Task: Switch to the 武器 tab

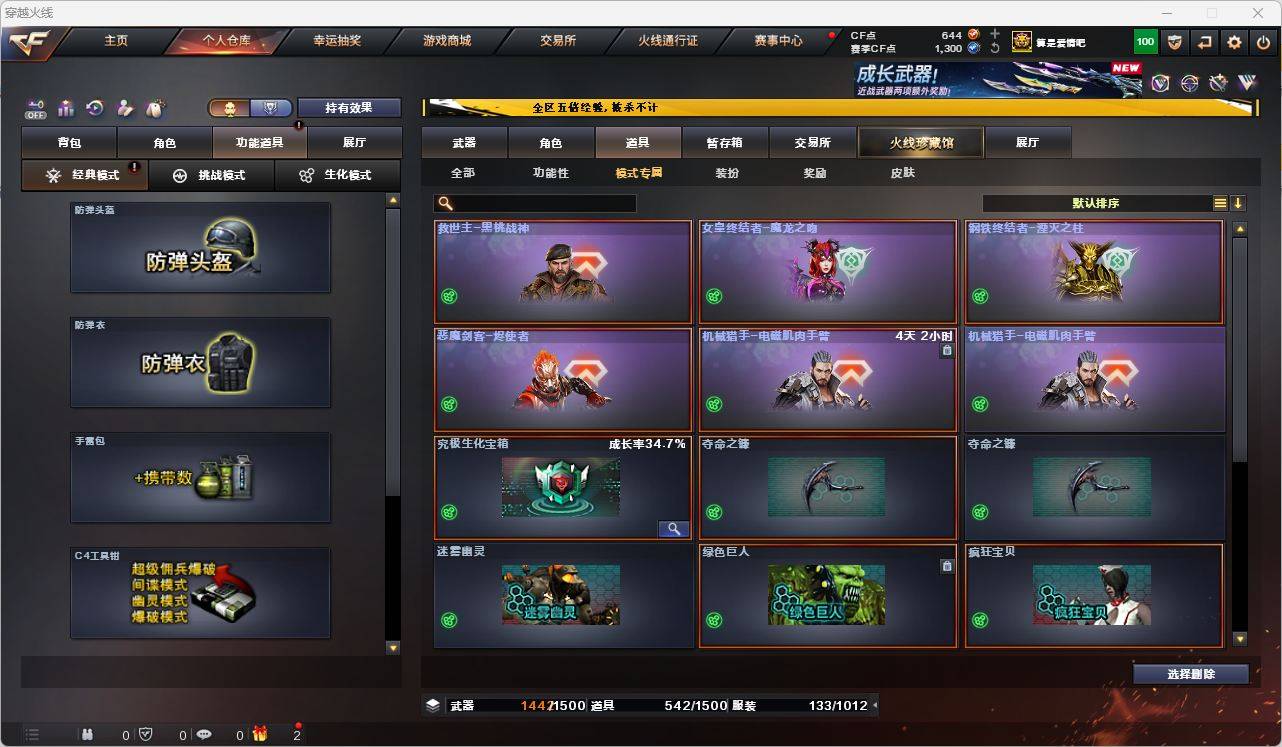Action: tap(463, 142)
